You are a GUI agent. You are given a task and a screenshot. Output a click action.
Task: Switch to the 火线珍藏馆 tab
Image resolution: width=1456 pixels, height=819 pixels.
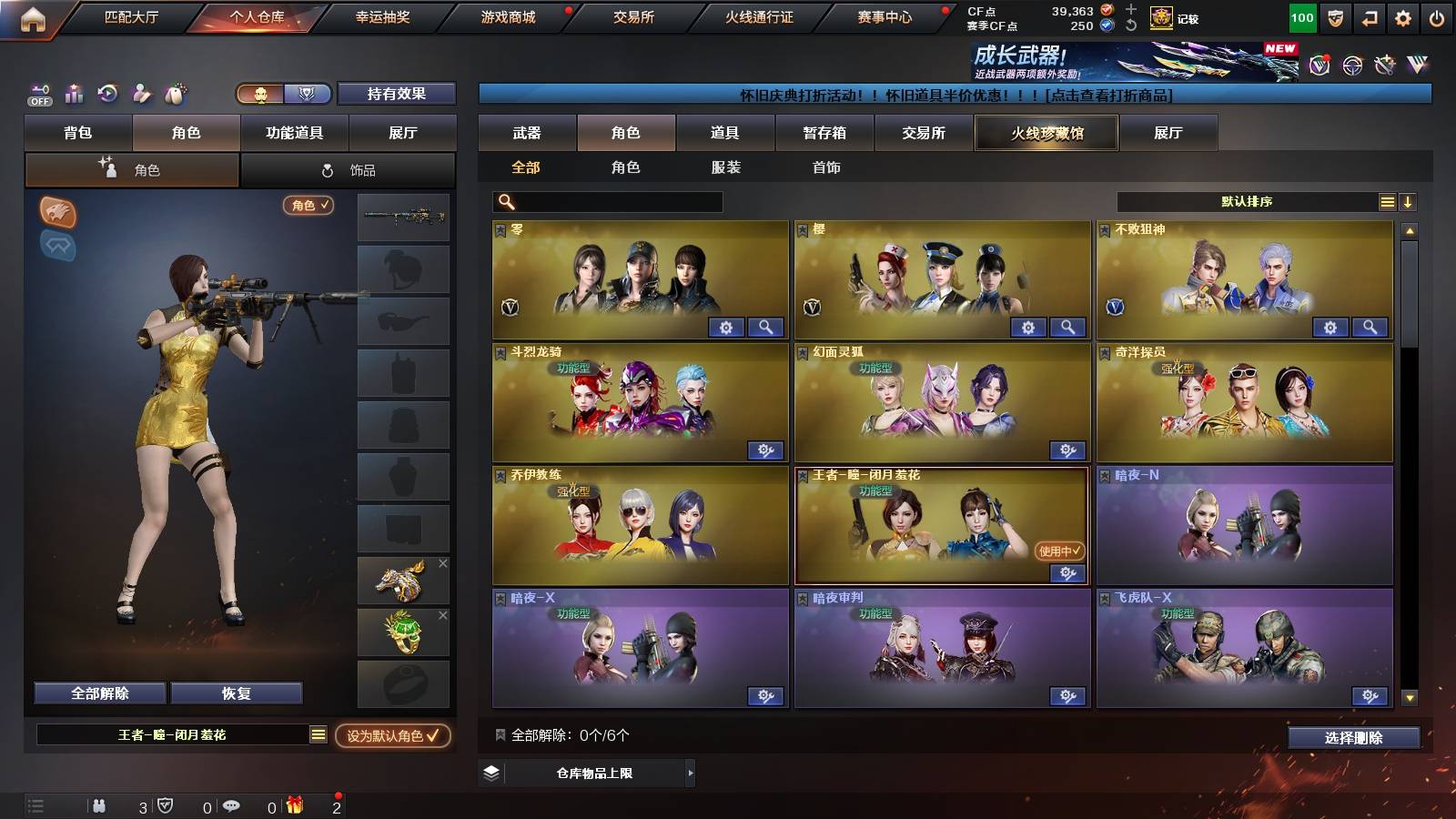[1046, 134]
